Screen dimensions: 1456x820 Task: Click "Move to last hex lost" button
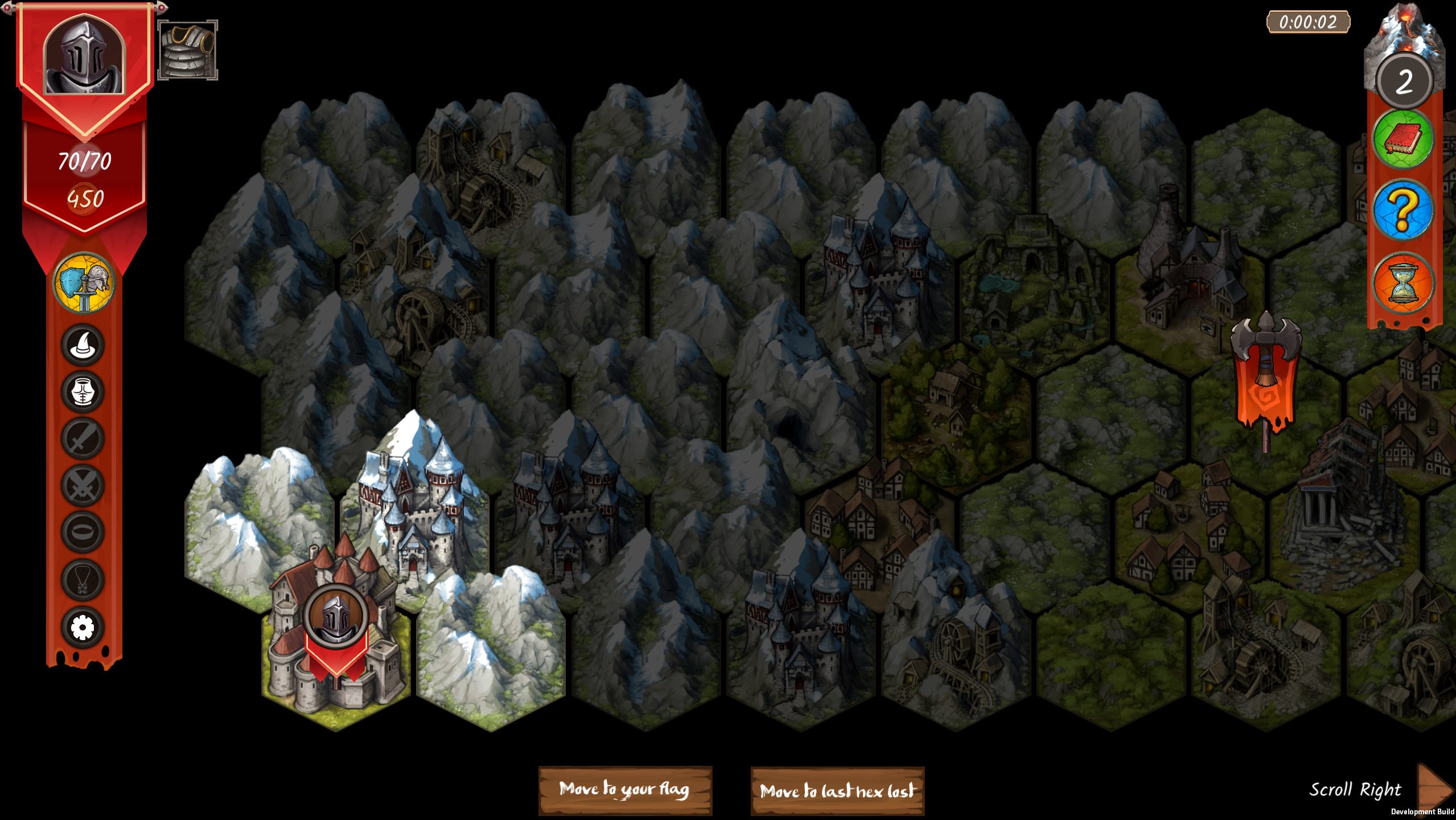[837, 791]
